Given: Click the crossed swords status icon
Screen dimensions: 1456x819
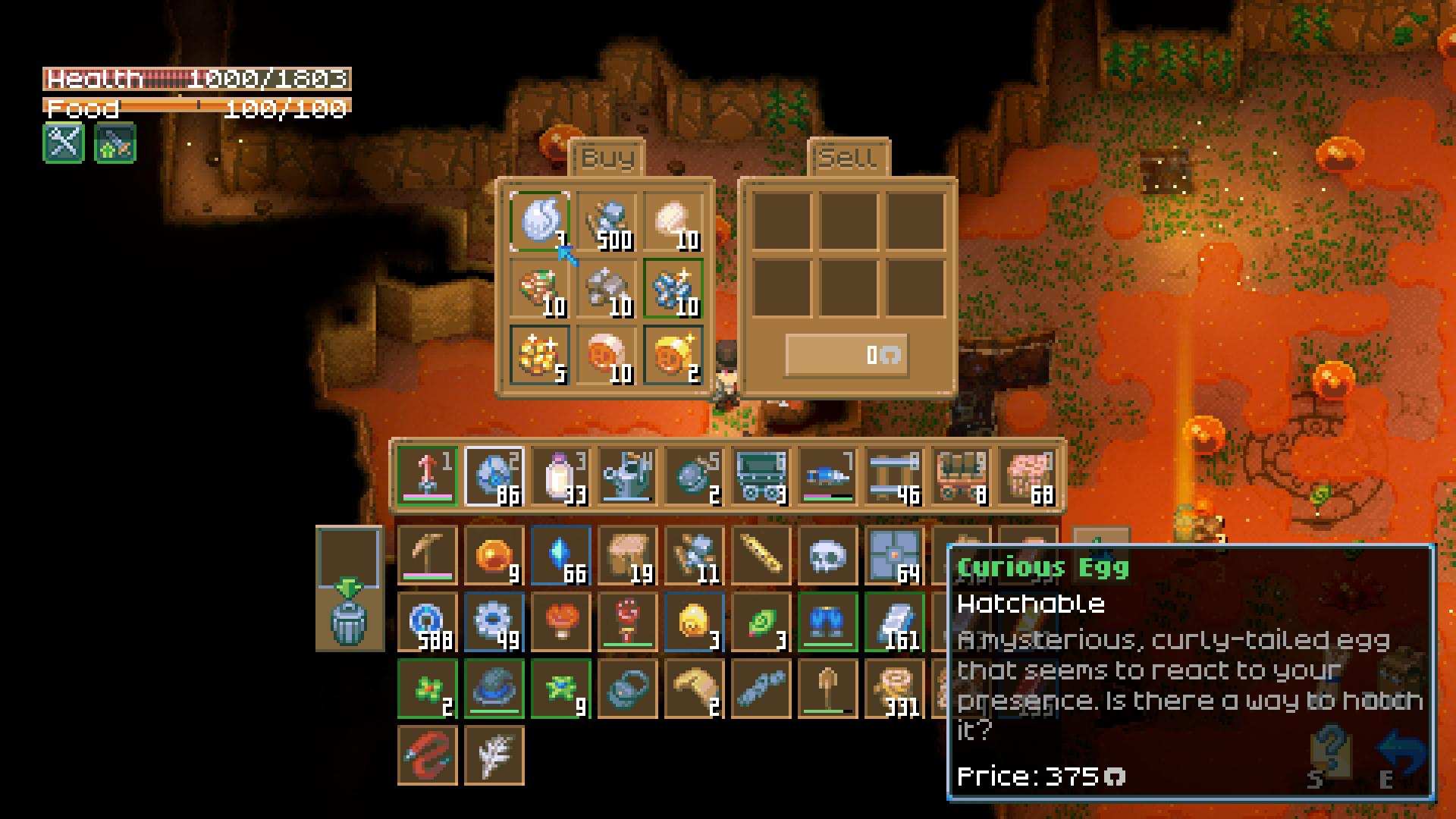Looking at the screenshot, I should coord(64,143).
